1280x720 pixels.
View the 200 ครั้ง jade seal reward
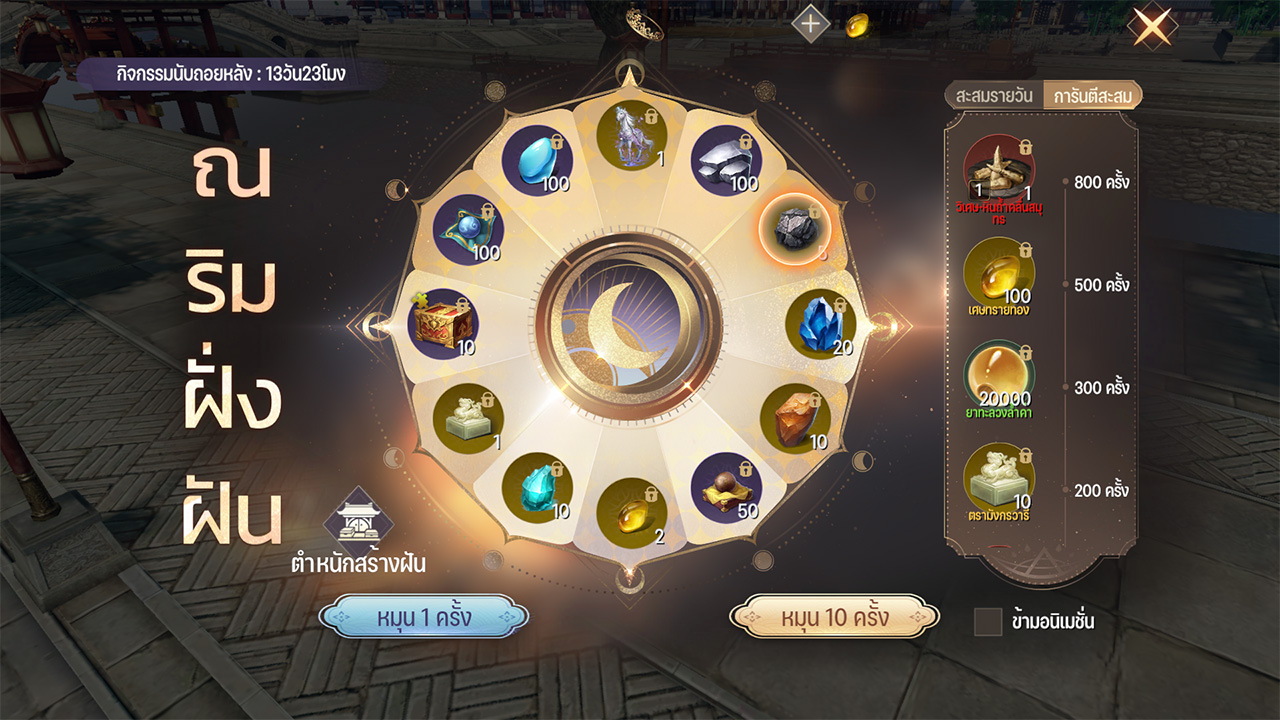999,479
